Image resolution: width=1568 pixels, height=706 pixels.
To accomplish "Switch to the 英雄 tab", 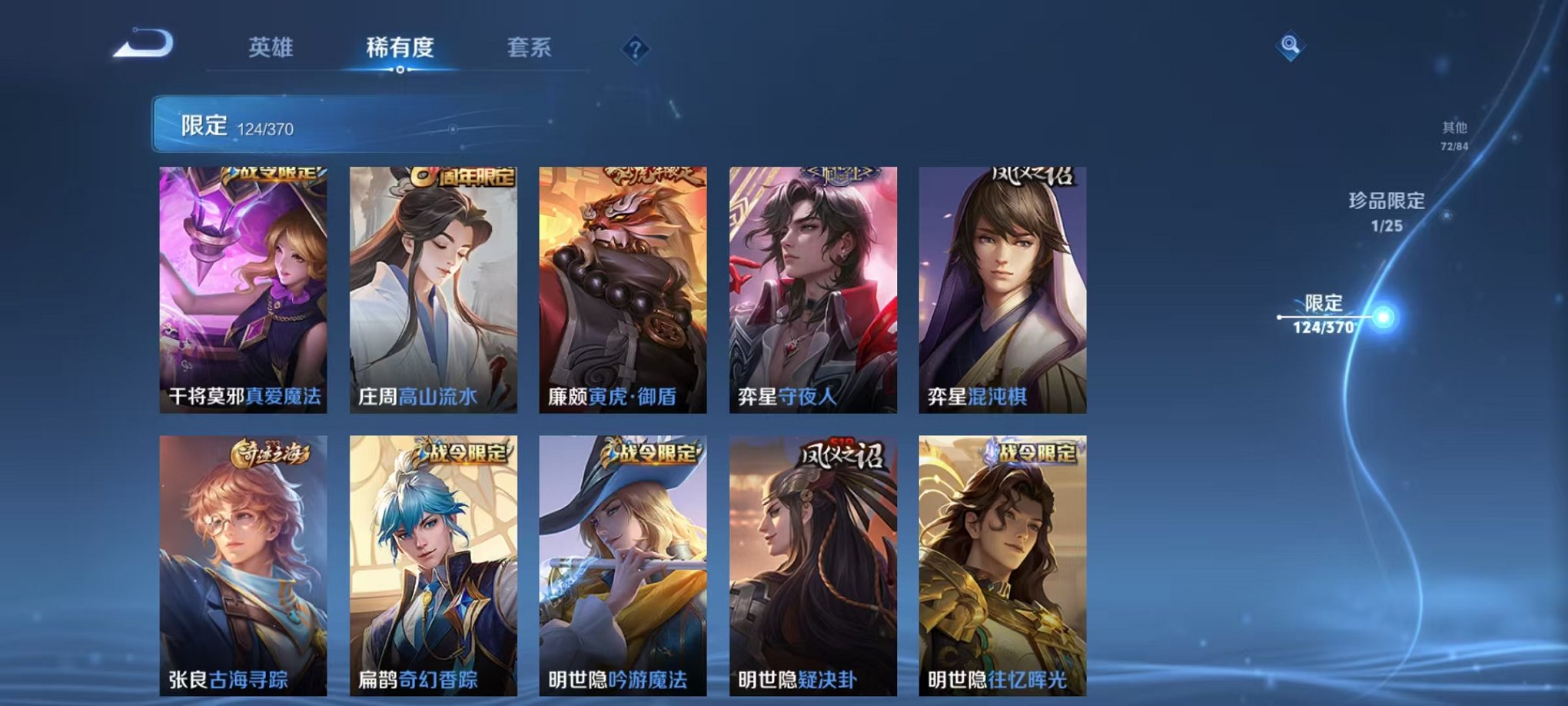I will click(x=273, y=48).
